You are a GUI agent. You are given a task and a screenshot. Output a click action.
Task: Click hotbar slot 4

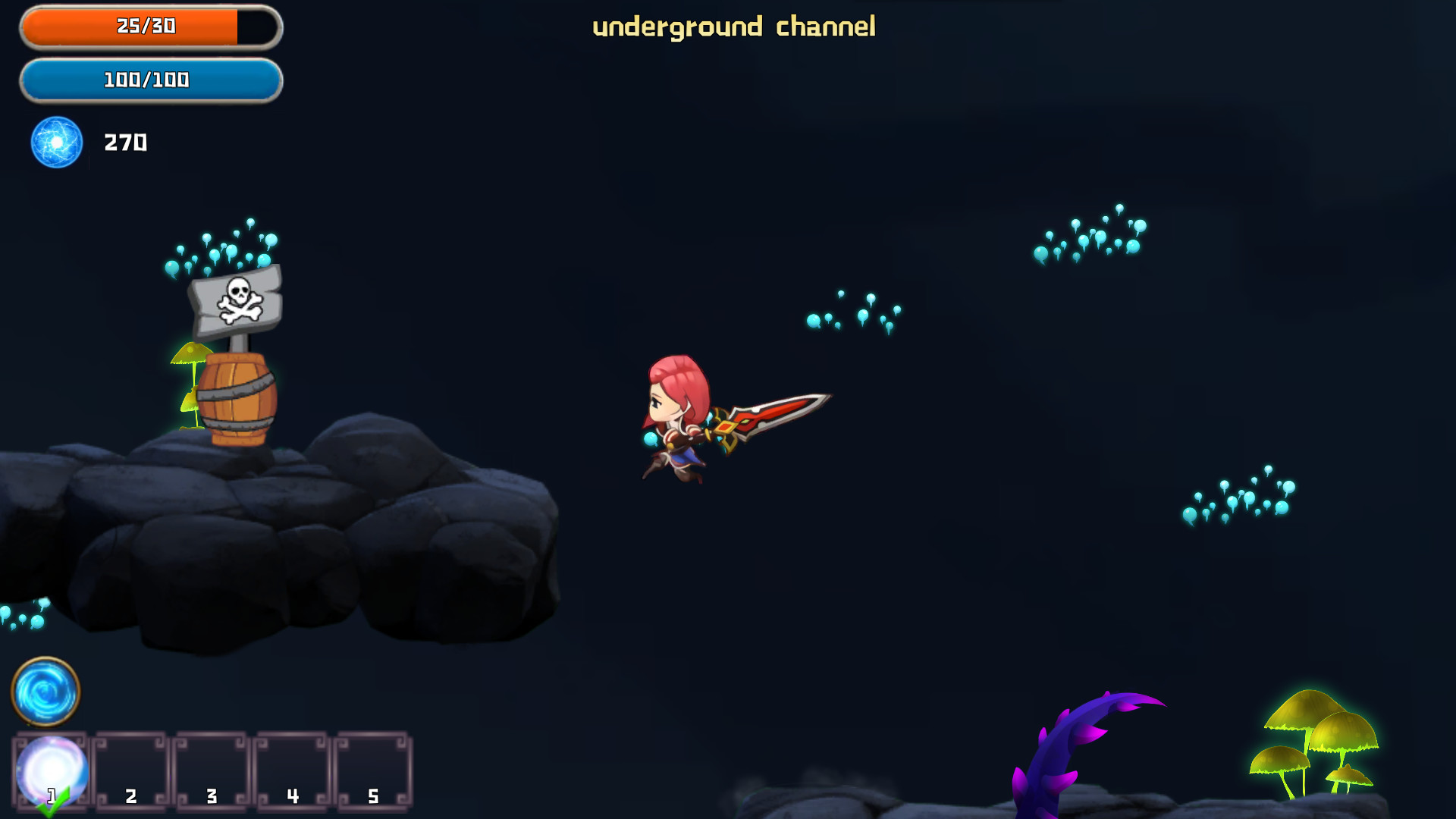292,768
